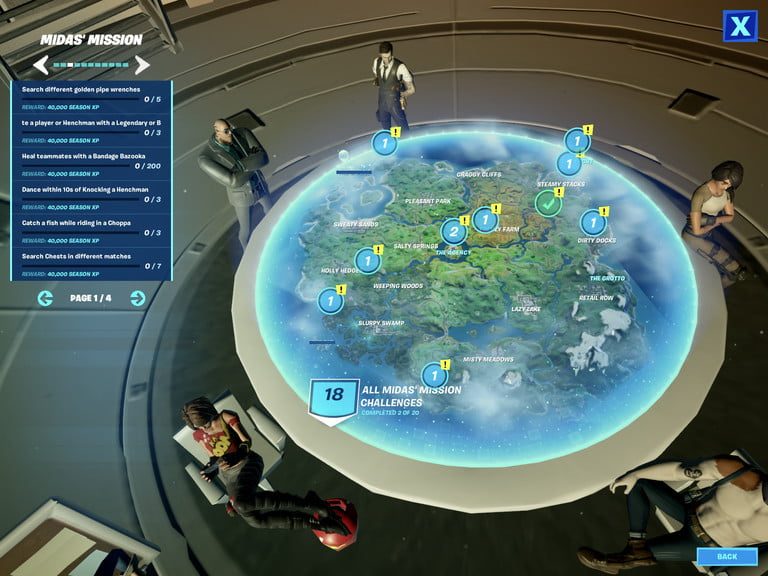Select the challenge marker near Misty Meadows
Screen dimensions: 768x576
click(x=434, y=375)
